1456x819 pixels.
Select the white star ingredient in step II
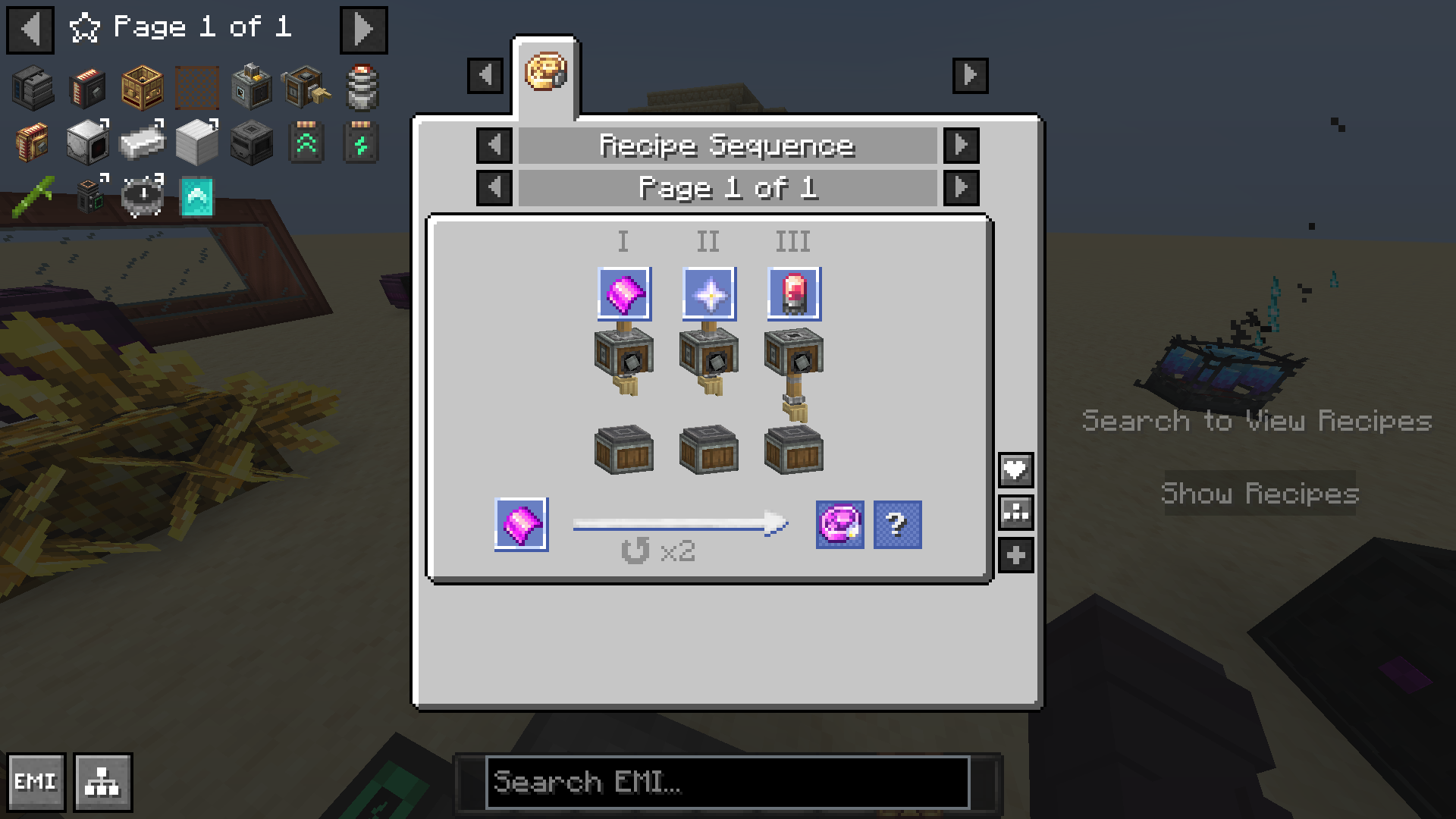click(708, 293)
